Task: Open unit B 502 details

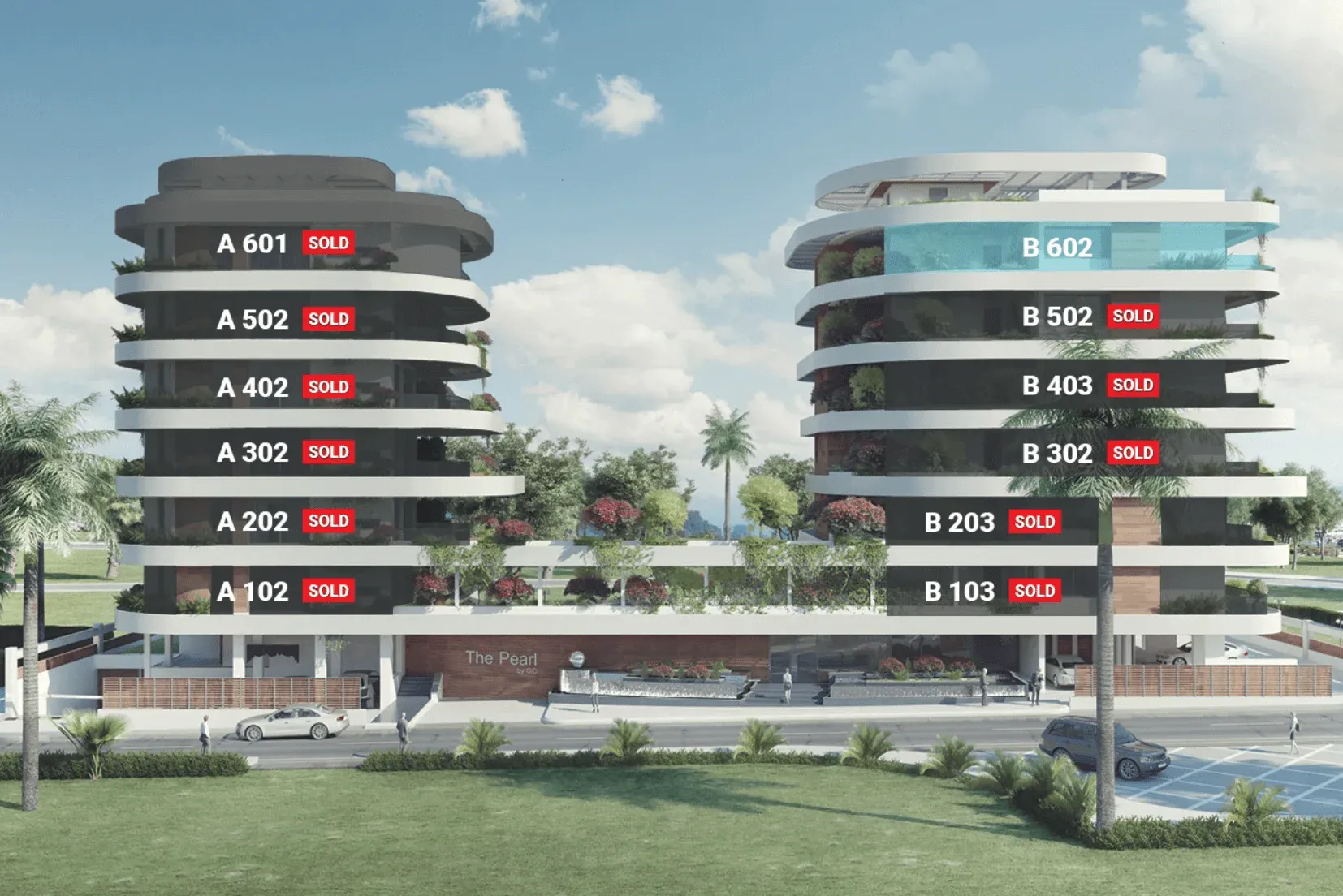Action: pyautogui.click(x=1057, y=317)
